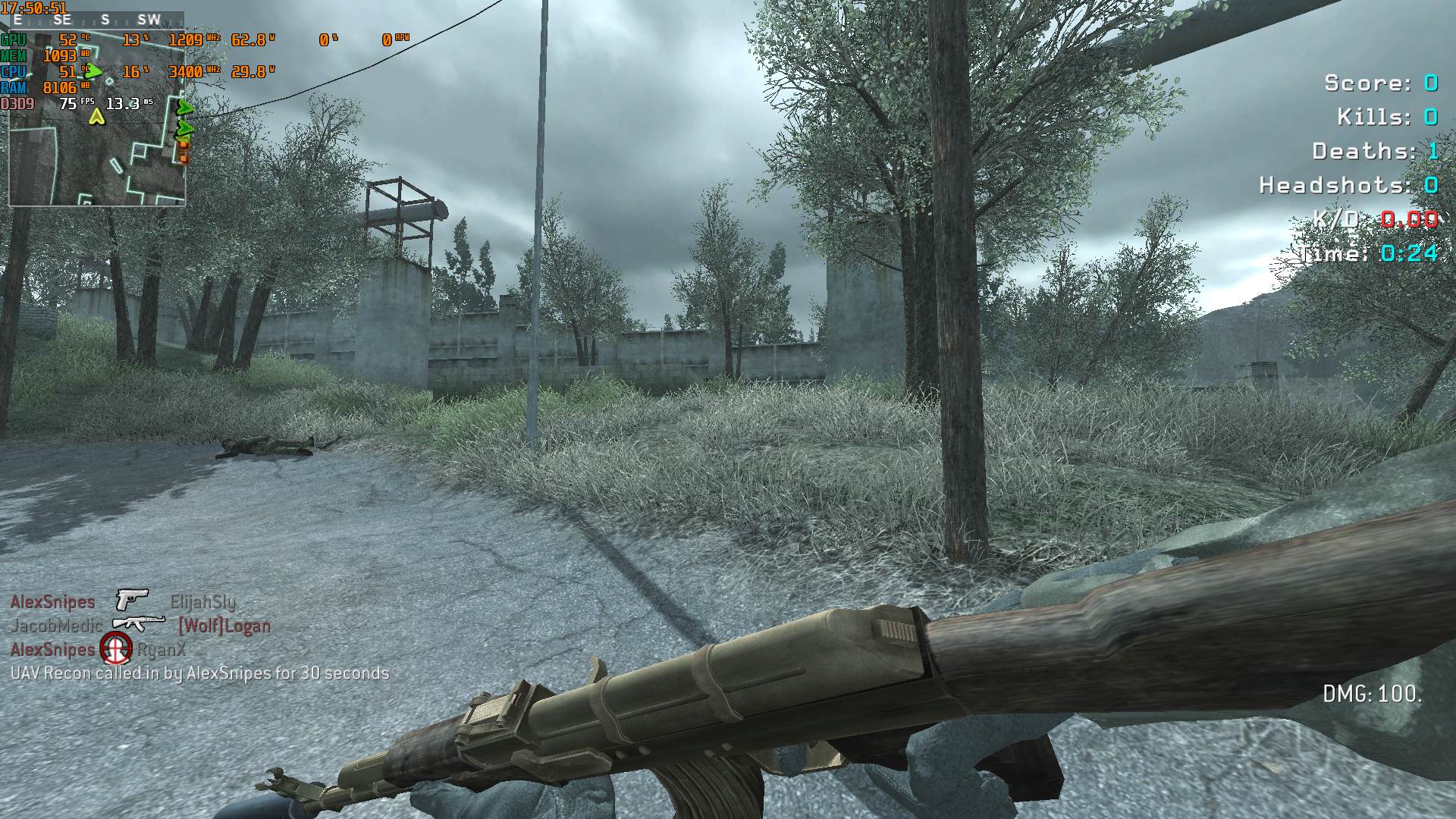Click the rifle icon beside JacobMedic
The height and width of the screenshot is (819, 1456).
tap(138, 623)
